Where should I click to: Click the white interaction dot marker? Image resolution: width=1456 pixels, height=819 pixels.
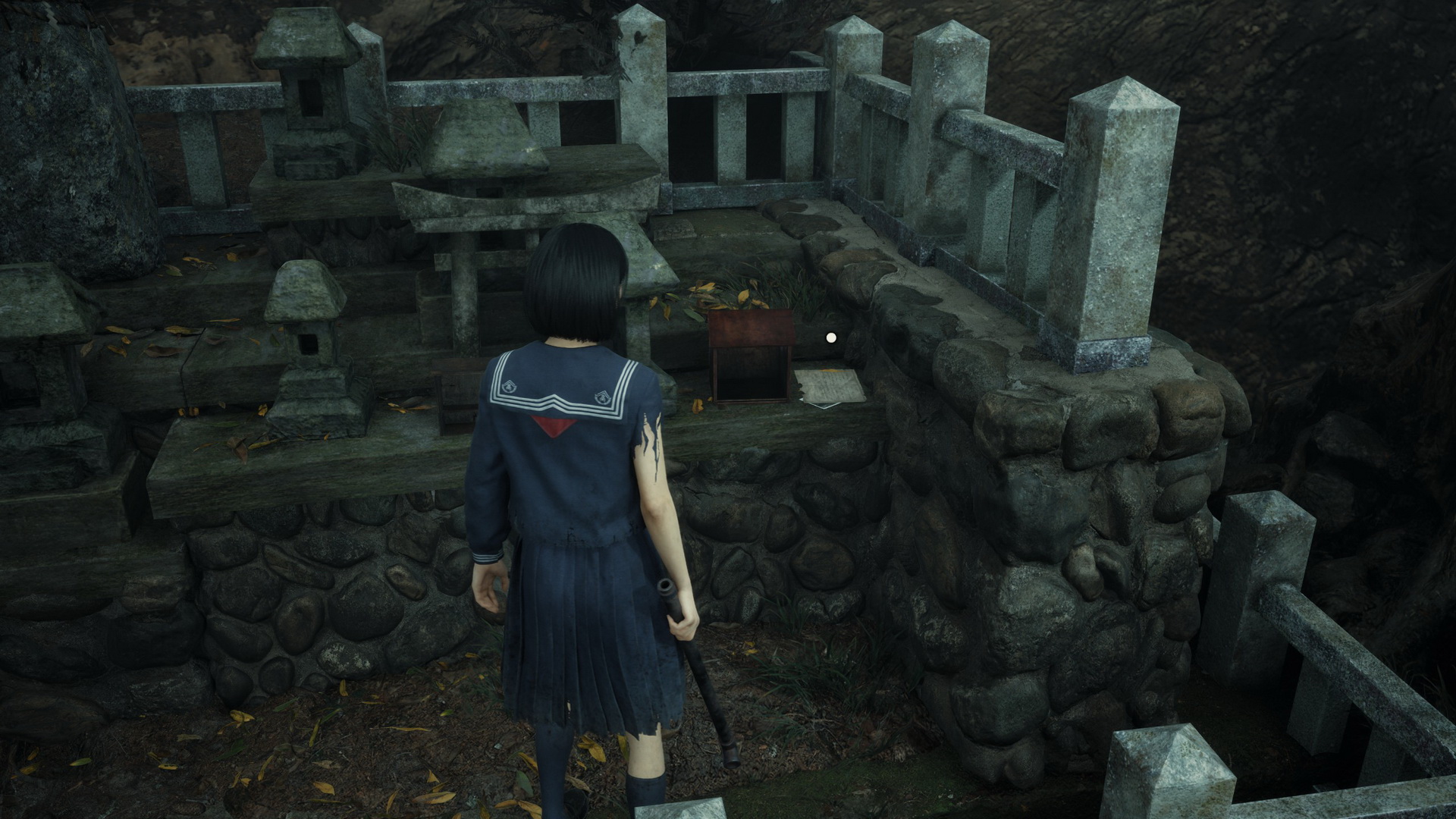tap(831, 337)
